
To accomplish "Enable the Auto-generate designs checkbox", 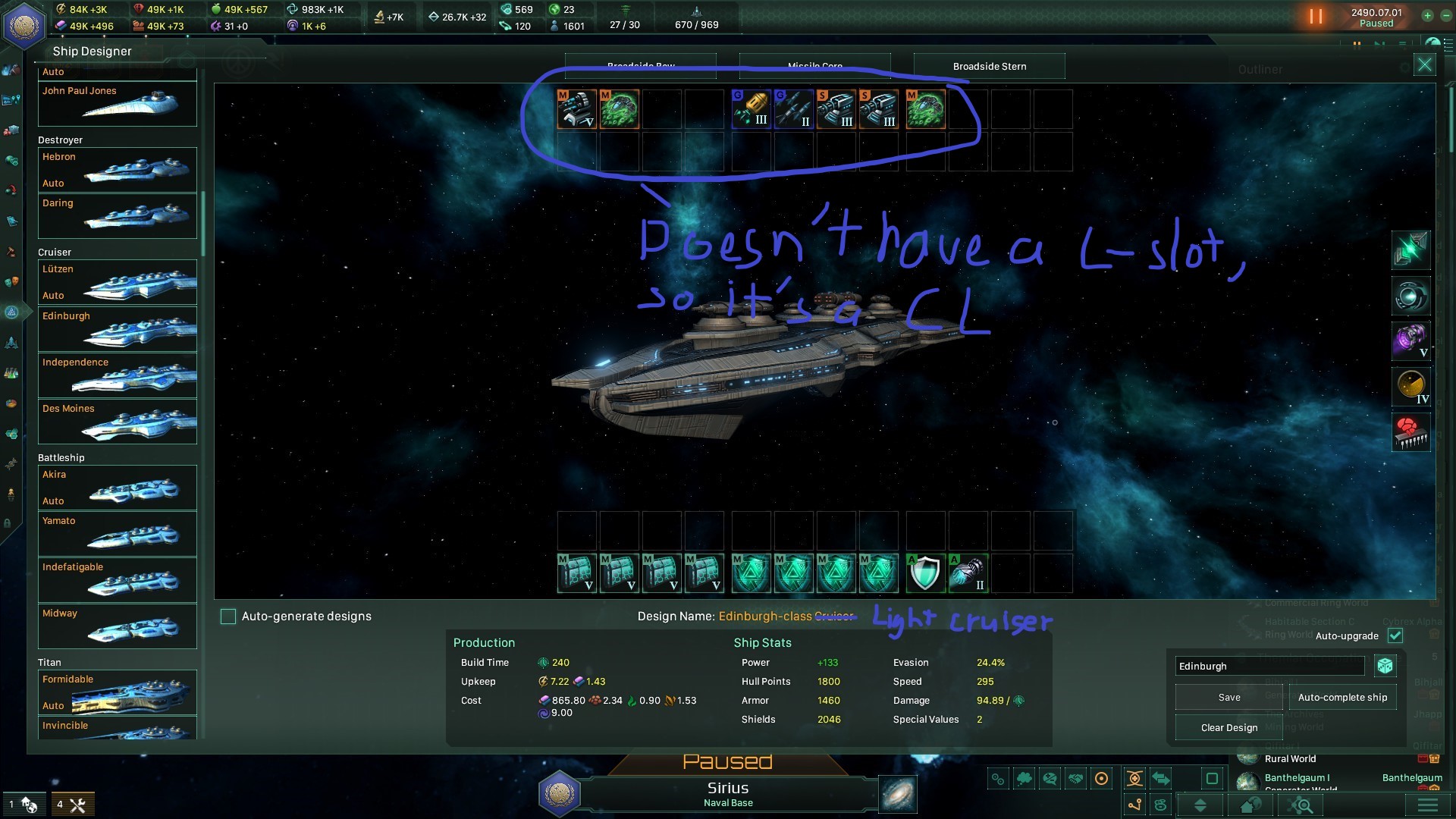I will coord(228,617).
